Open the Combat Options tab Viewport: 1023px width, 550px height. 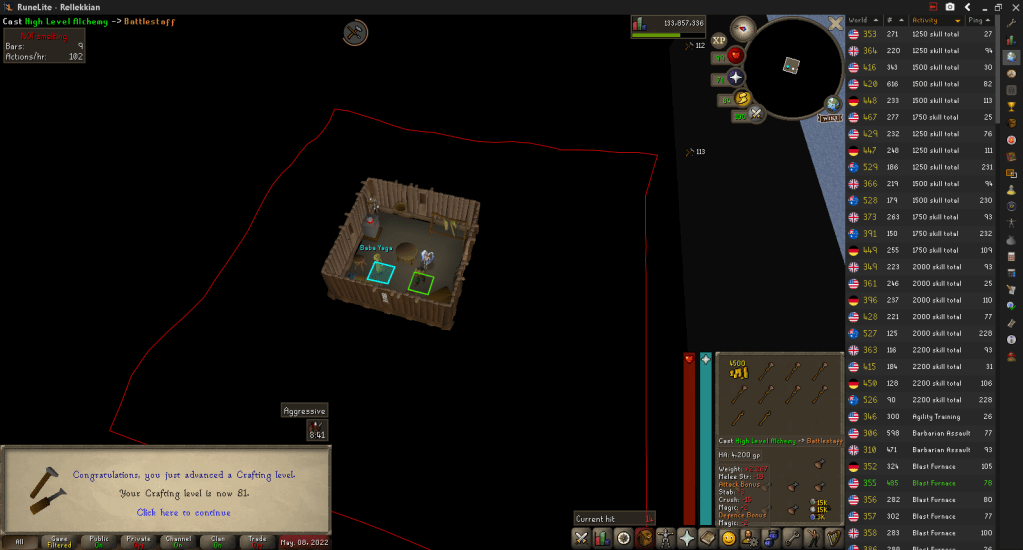coord(581,539)
